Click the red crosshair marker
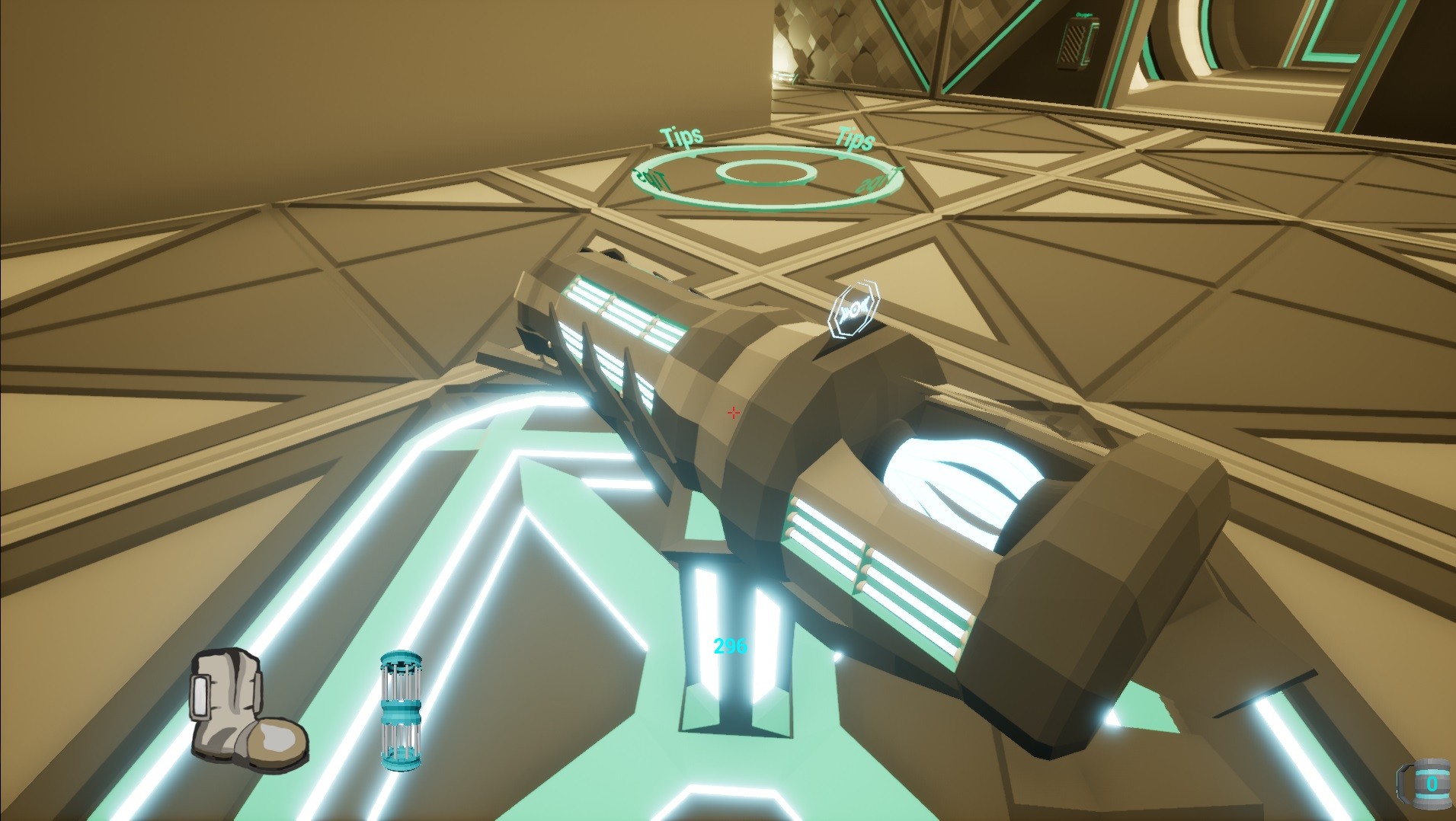The width and height of the screenshot is (1456, 821). (x=734, y=412)
